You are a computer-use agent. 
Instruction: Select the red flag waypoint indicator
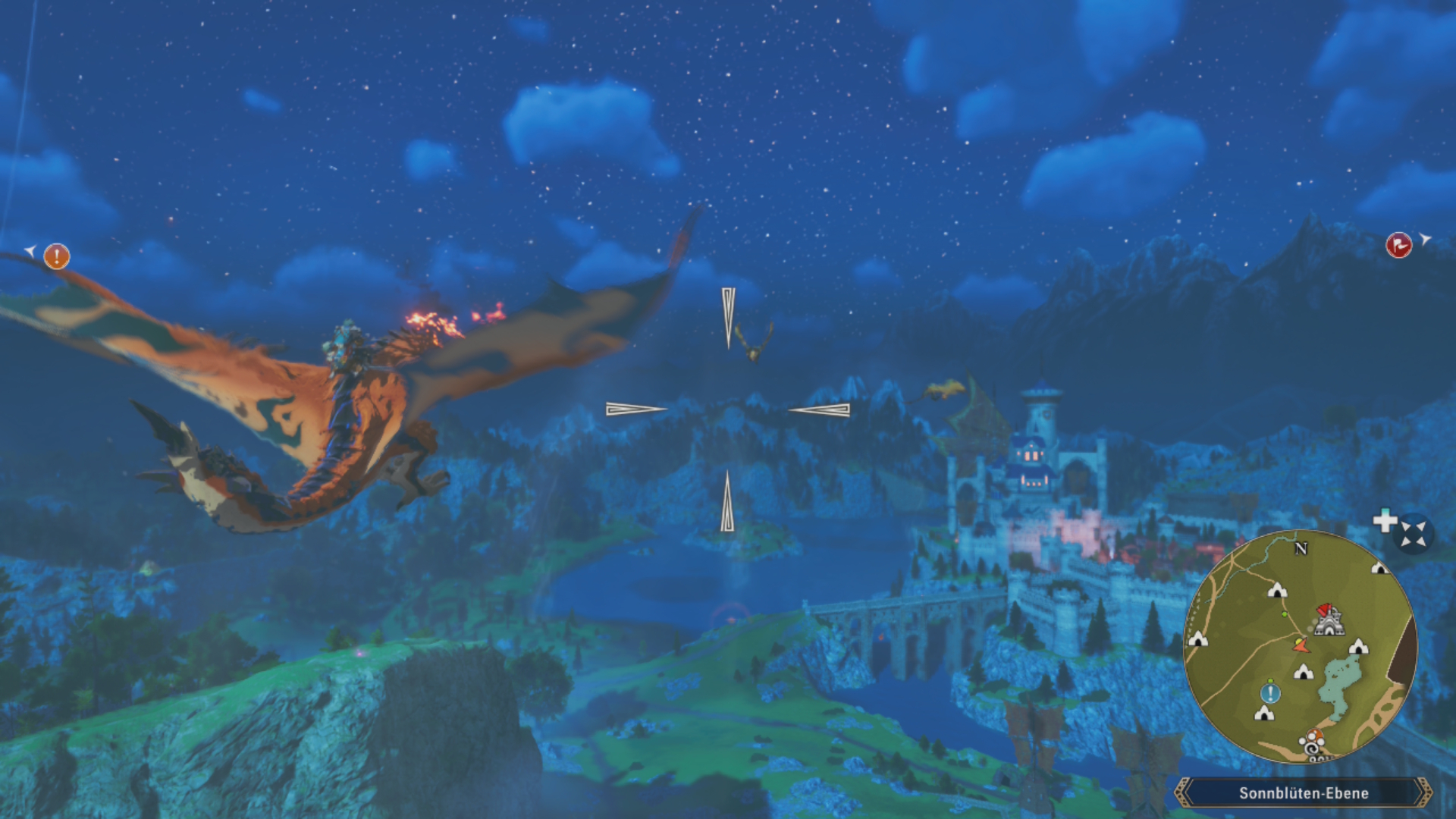tap(1398, 245)
